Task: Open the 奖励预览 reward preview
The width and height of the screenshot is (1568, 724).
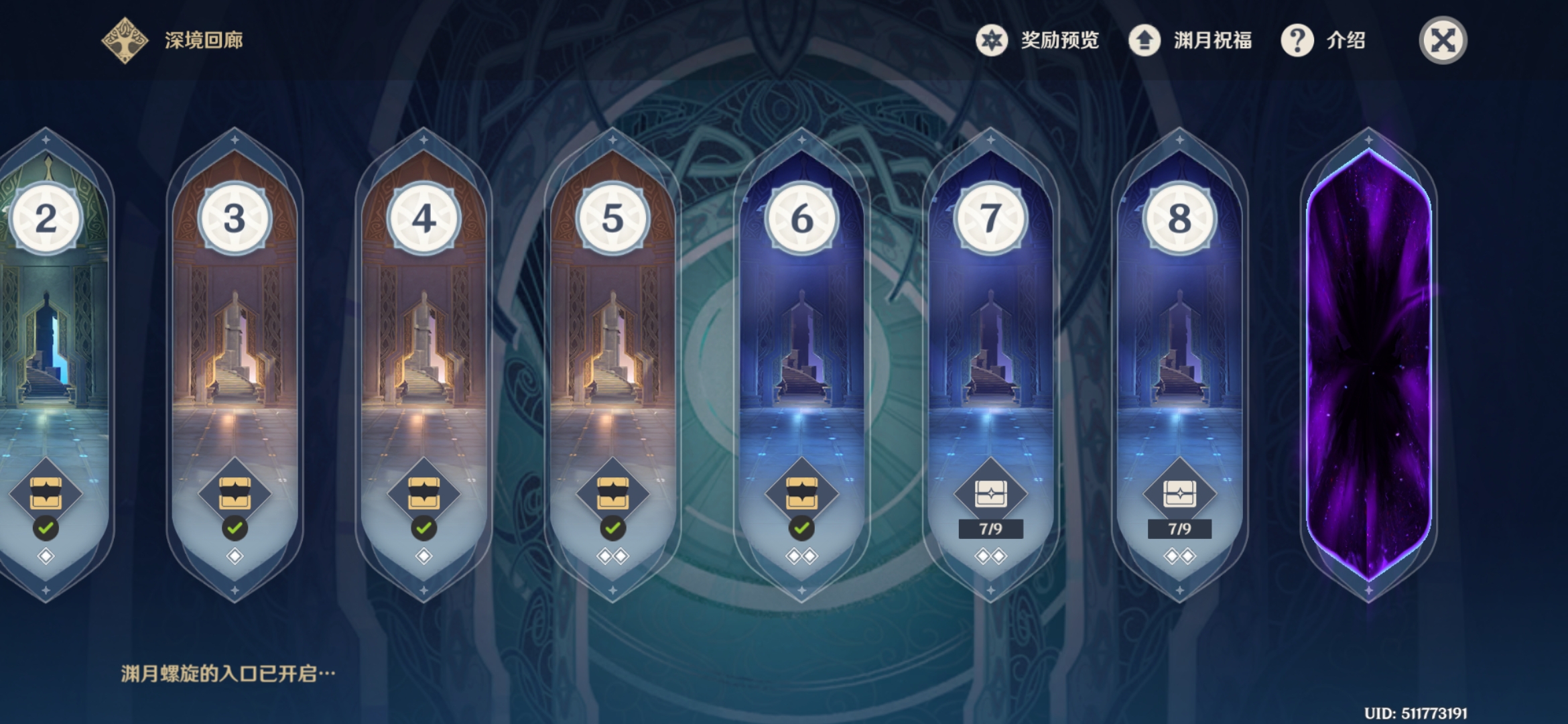Action: click(1037, 40)
